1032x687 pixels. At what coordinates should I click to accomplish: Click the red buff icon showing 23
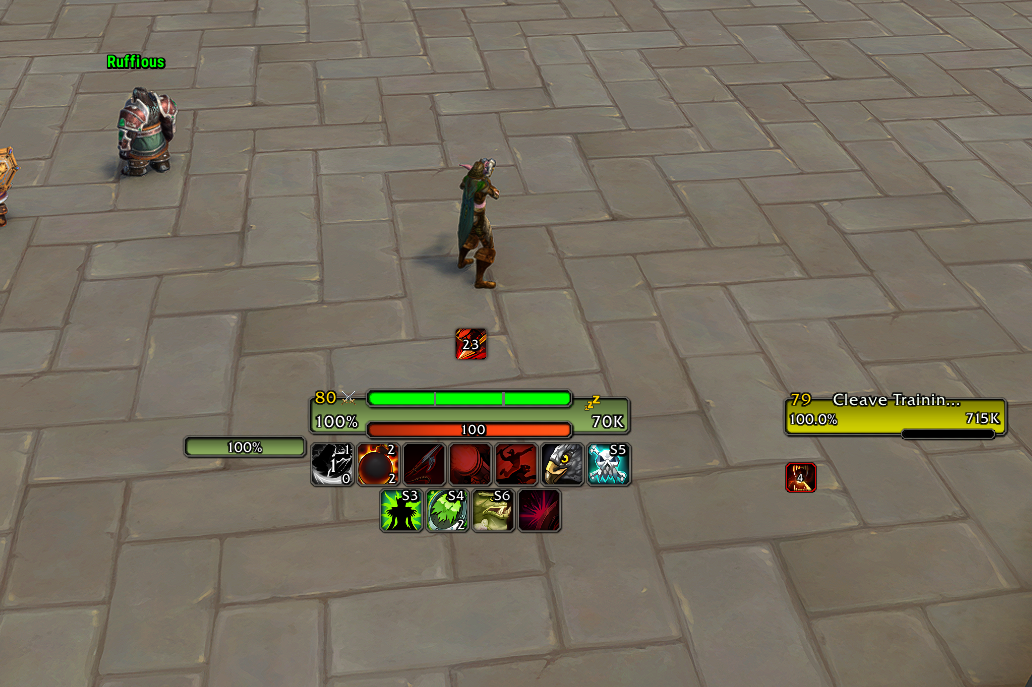471,344
